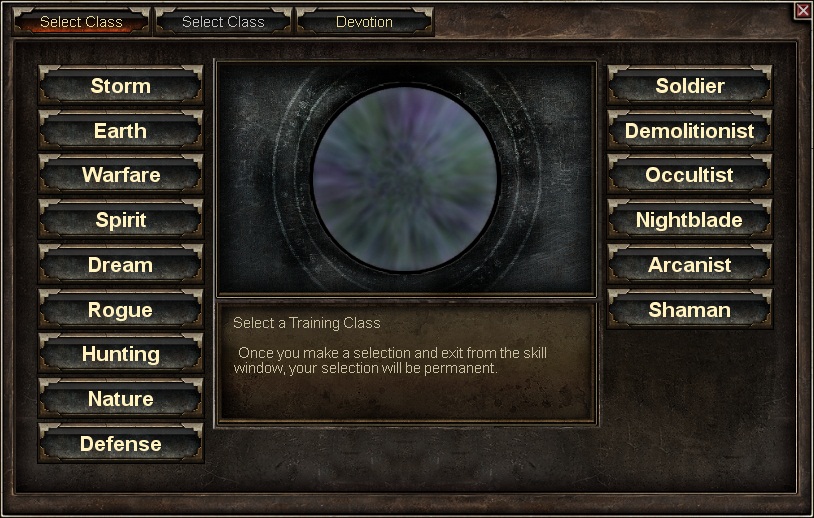Viewport: 814px width, 518px height.
Task: Choose the Storm training class
Action: [x=120, y=86]
